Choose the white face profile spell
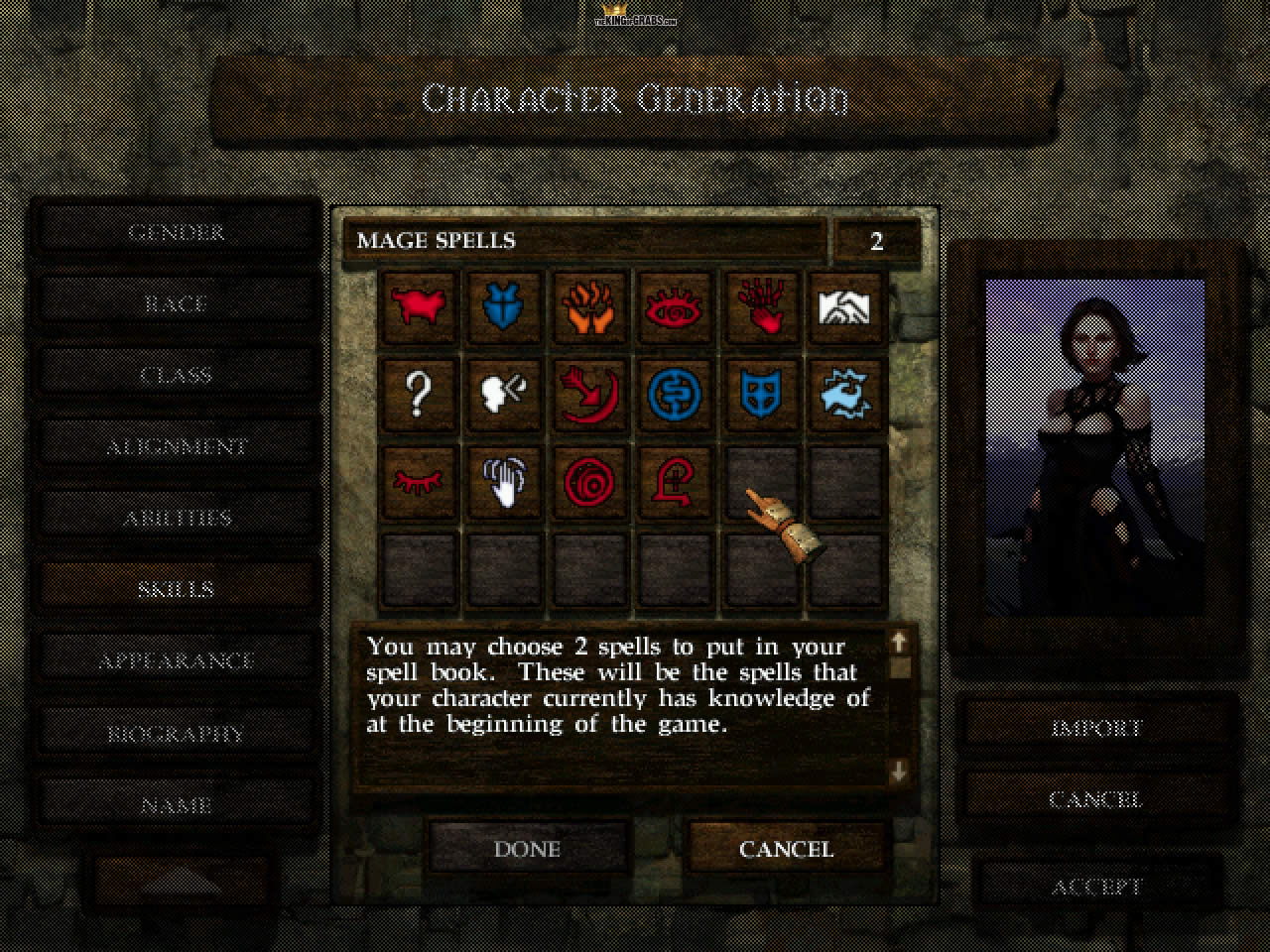1270x952 pixels. pos(505,394)
